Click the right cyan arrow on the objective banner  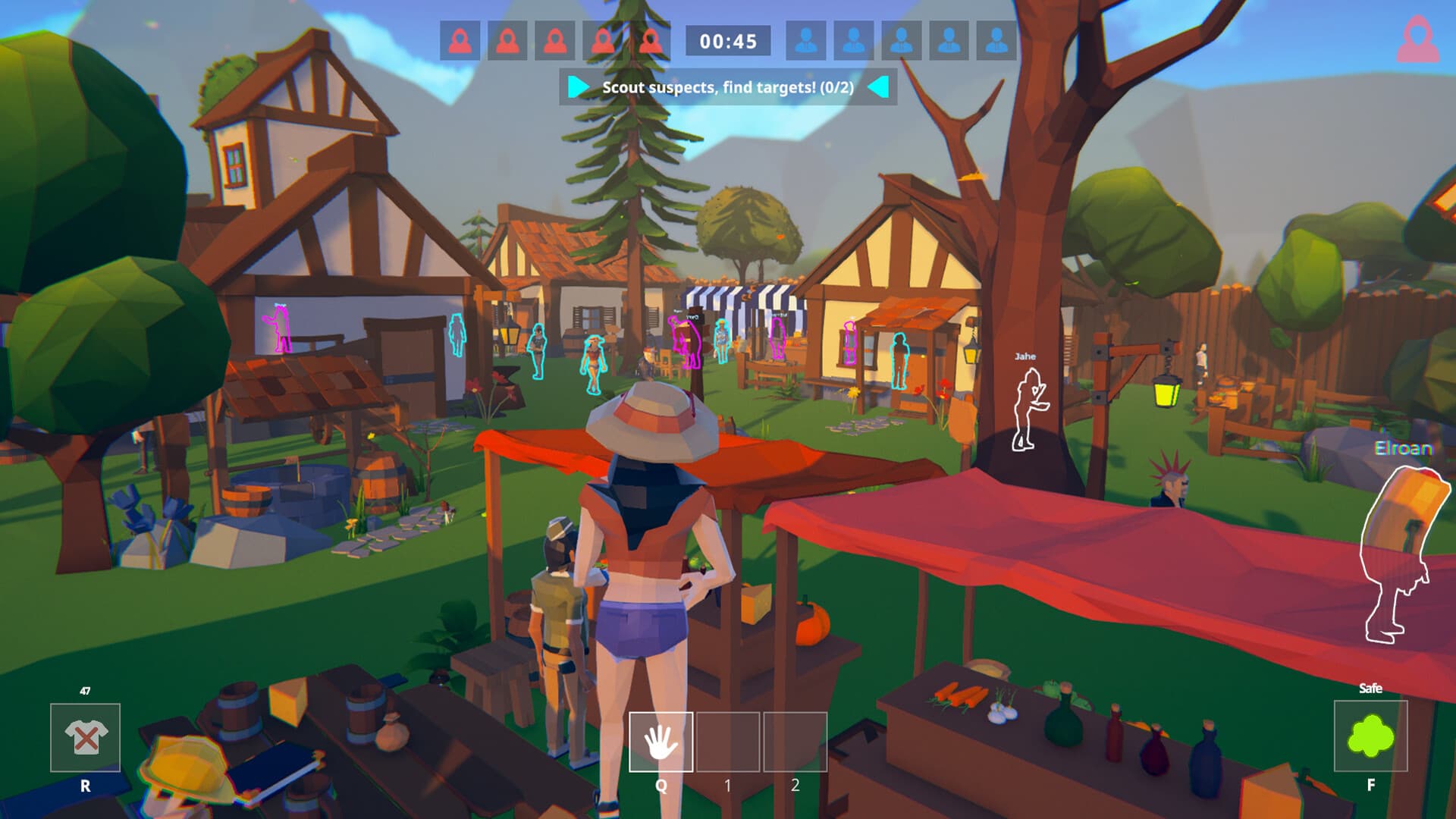pos(880,87)
